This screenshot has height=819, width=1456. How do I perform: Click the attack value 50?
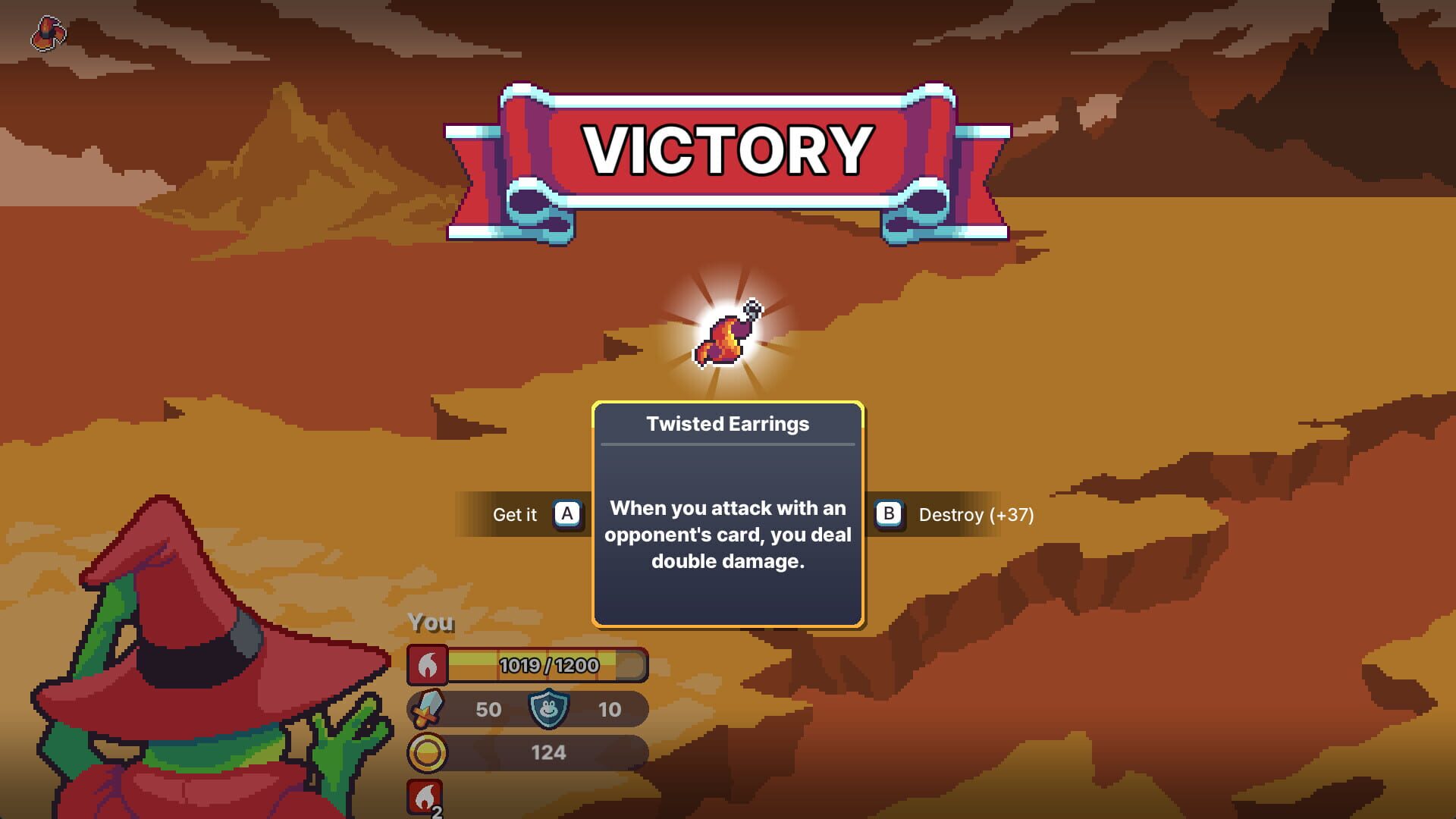[x=489, y=709]
